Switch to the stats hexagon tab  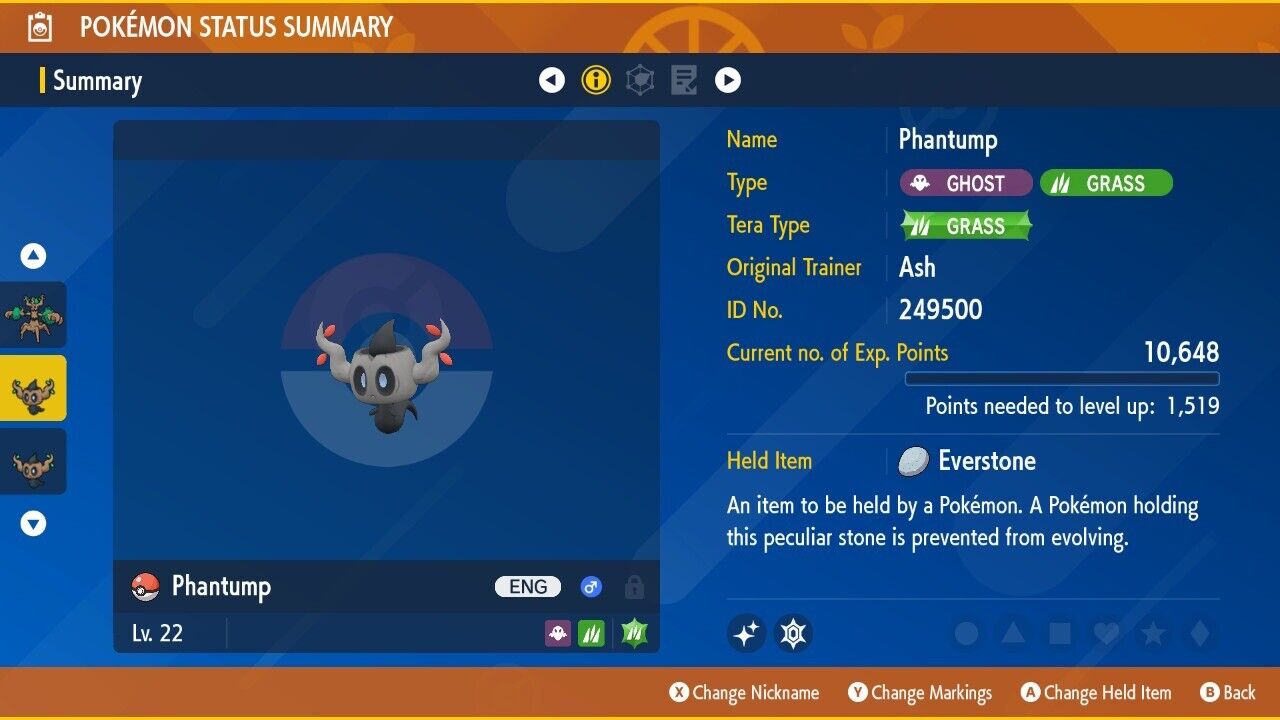[640, 80]
